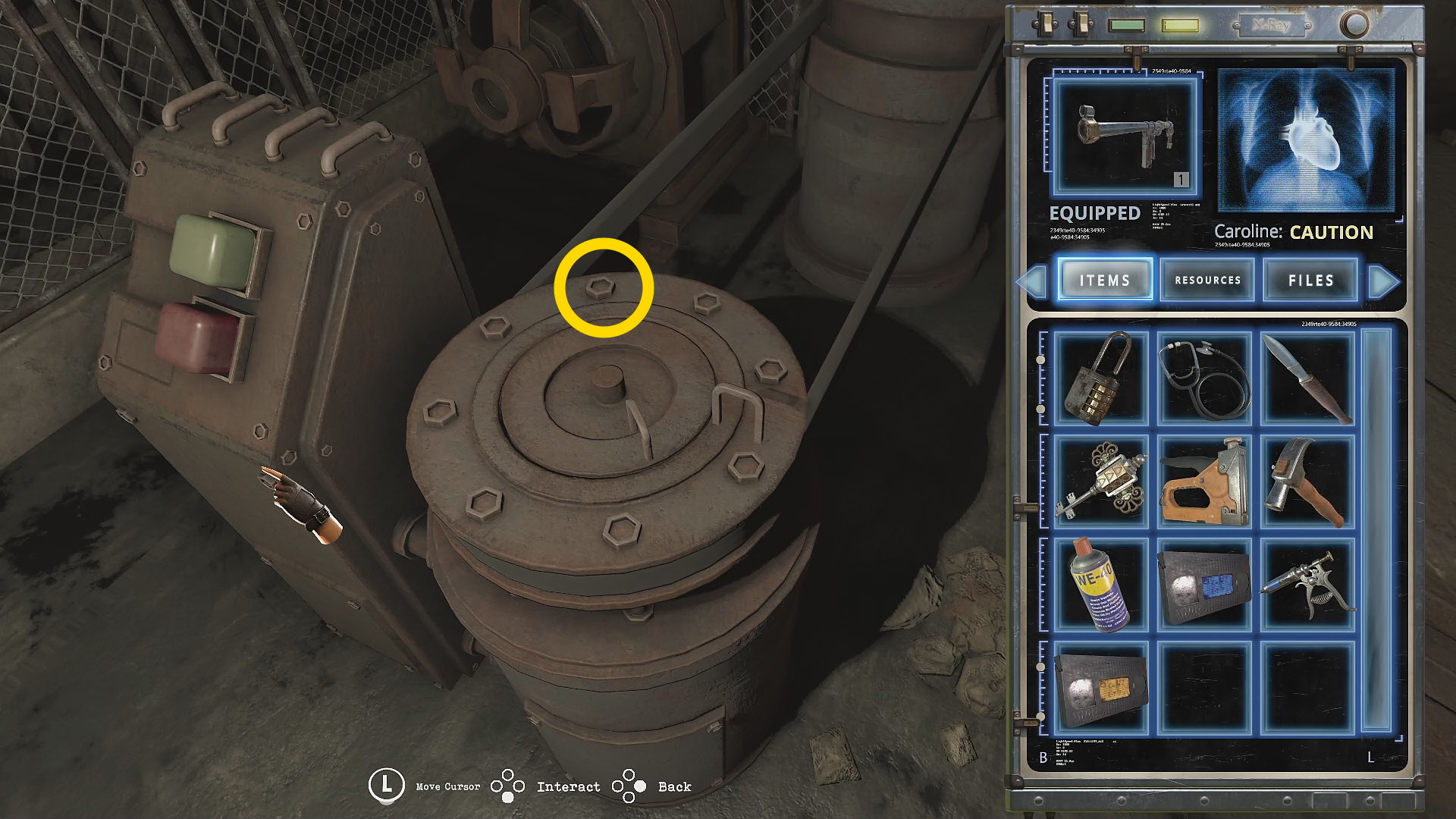The height and width of the screenshot is (819, 1456).
Task: Select the hammer inventory slot
Action: click(x=1307, y=481)
